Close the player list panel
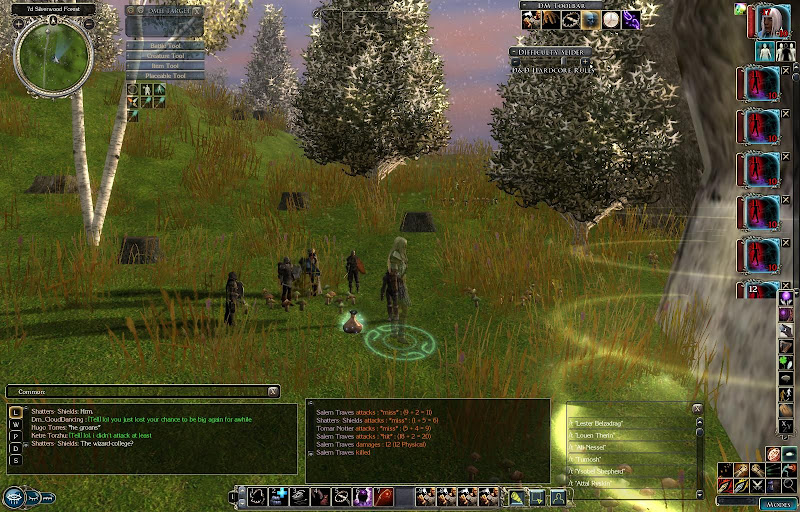 pyautogui.click(x=697, y=409)
